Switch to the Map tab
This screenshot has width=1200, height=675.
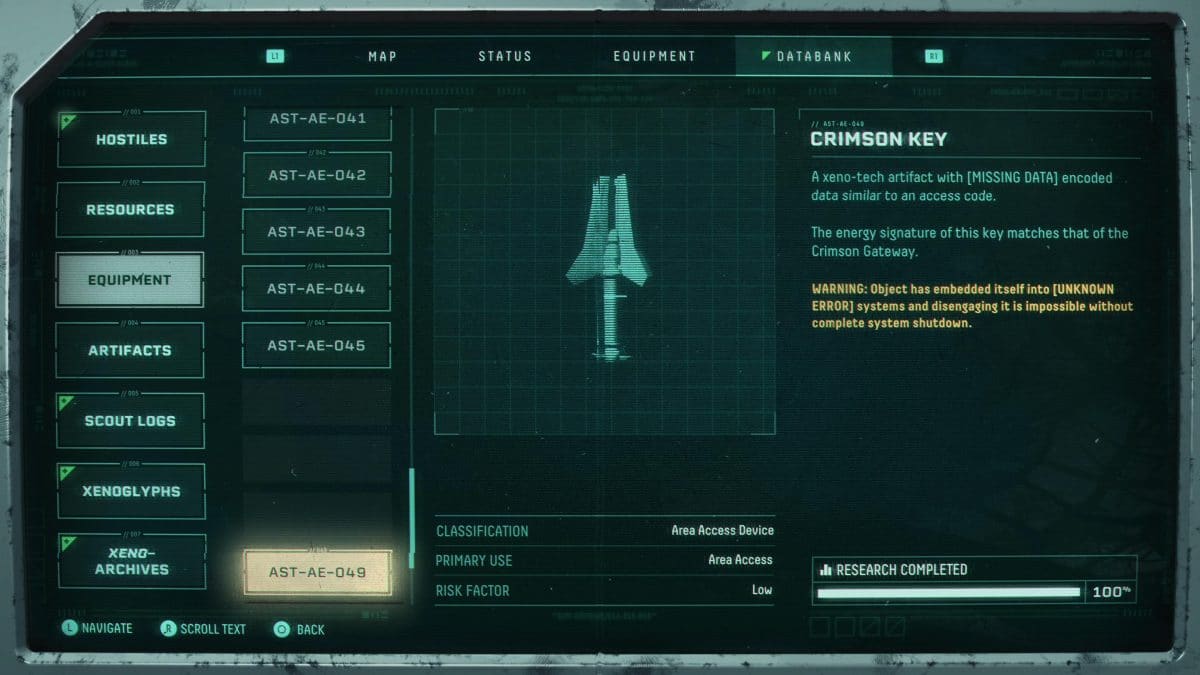[382, 56]
